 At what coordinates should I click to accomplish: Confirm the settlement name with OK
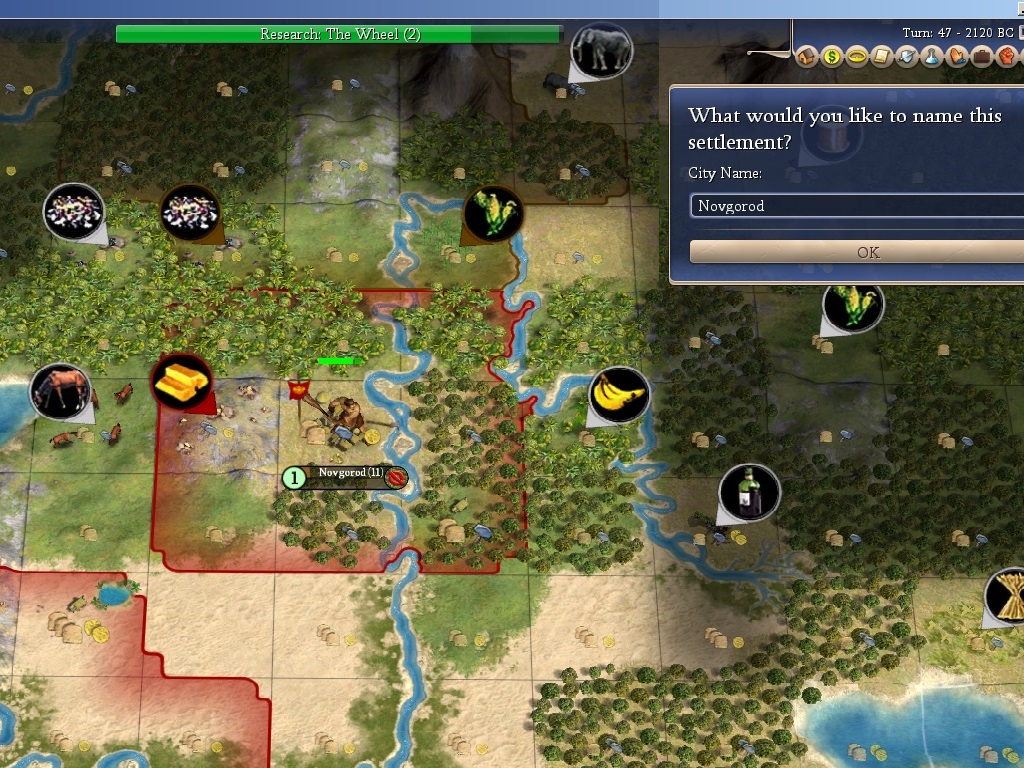pyautogui.click(x=867, y=252)
